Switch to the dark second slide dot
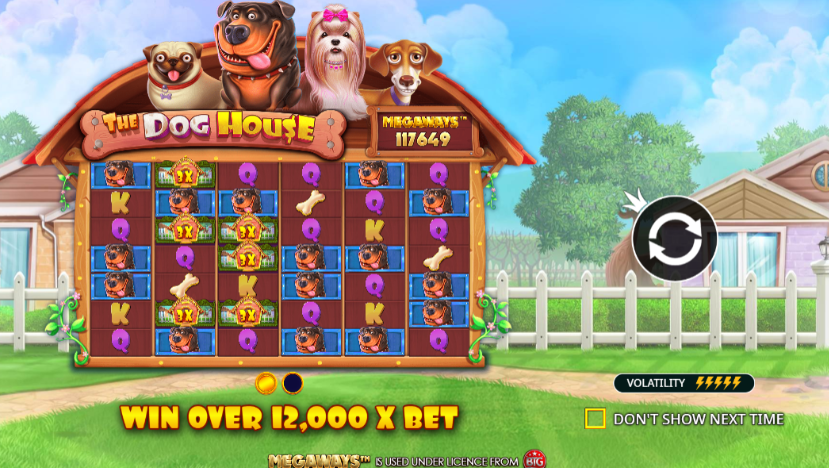 (293, 383)
